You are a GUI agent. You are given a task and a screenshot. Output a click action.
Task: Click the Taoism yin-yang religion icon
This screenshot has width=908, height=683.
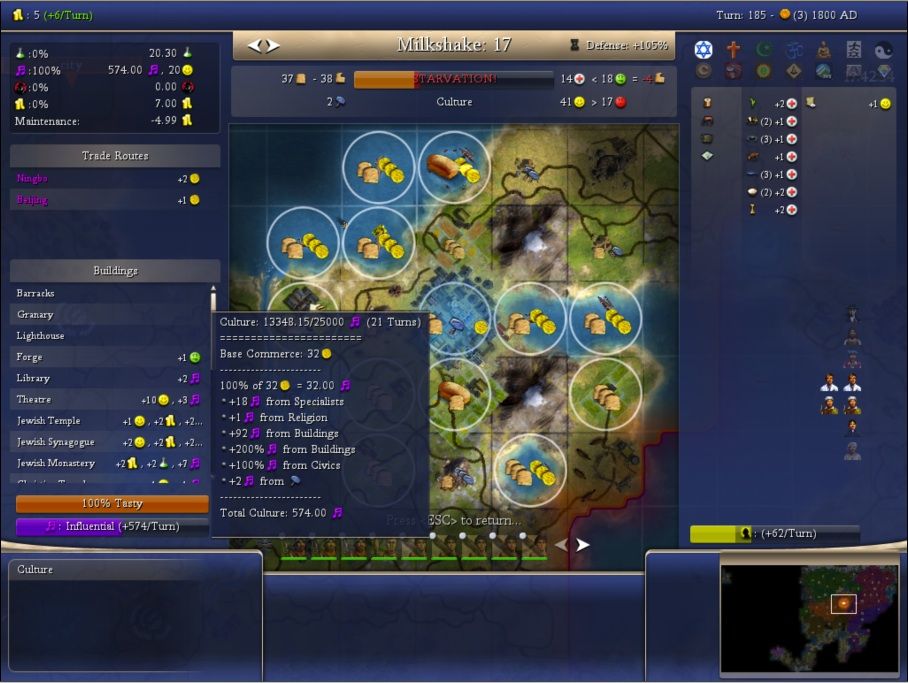[x=883, y=49]
